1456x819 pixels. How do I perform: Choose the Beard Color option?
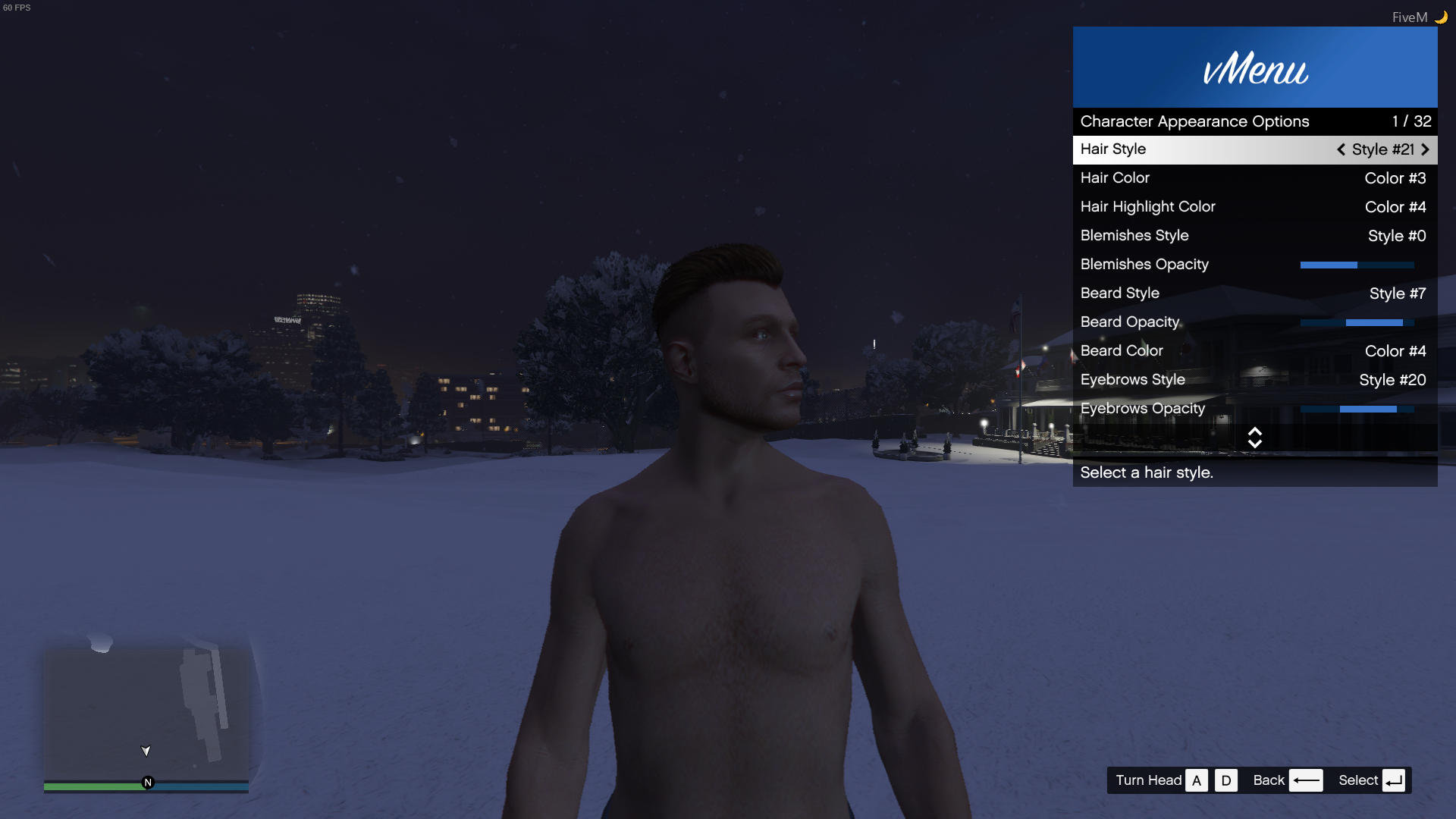pos(1254,351)
